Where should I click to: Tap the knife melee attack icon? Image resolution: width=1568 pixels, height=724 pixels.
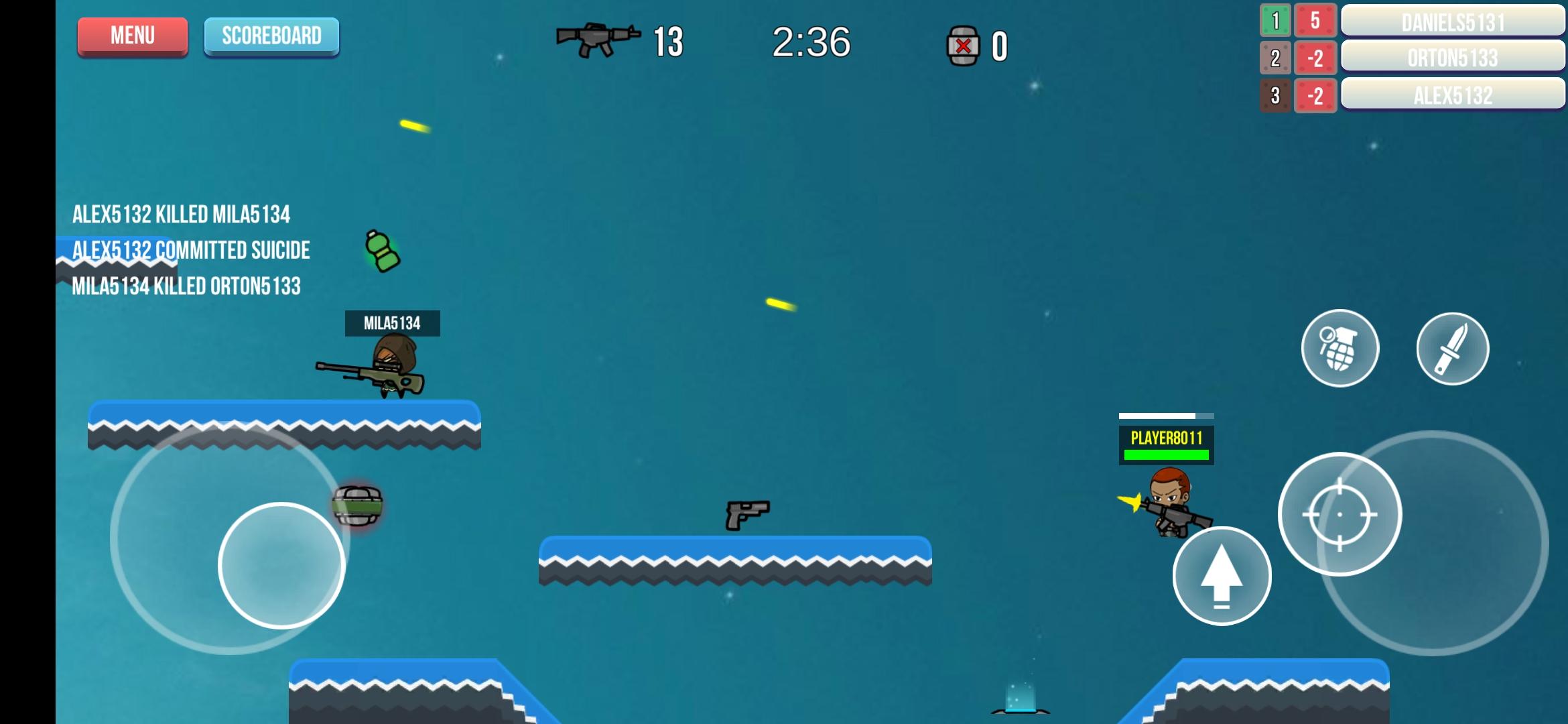(1452, 349)
